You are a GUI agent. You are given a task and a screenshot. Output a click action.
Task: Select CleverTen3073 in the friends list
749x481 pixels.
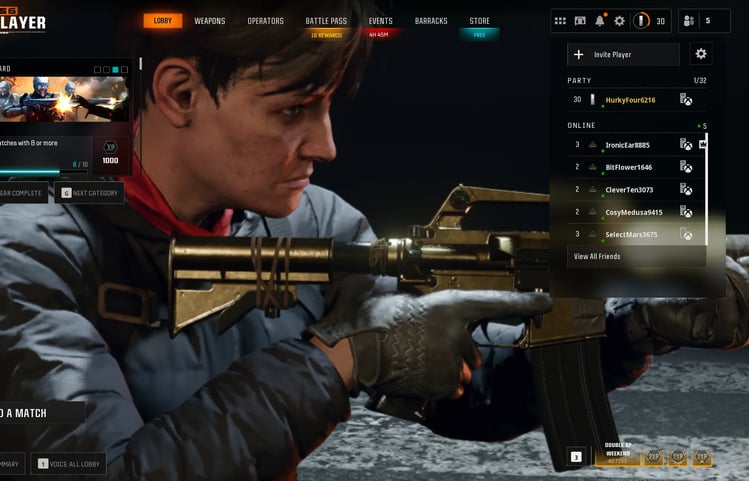629,189
